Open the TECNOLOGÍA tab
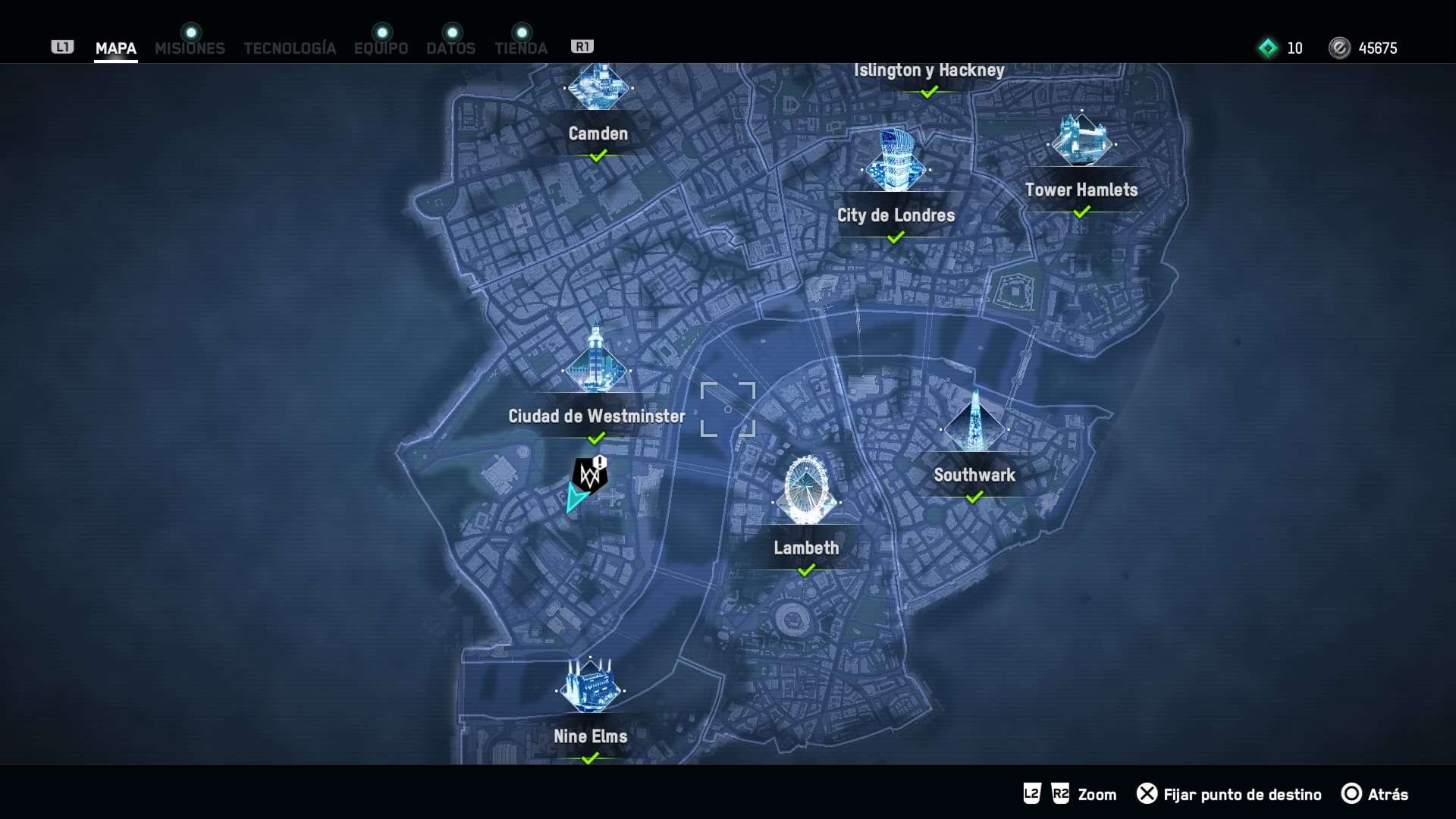The image size is (1456, 819). (290, 48)
